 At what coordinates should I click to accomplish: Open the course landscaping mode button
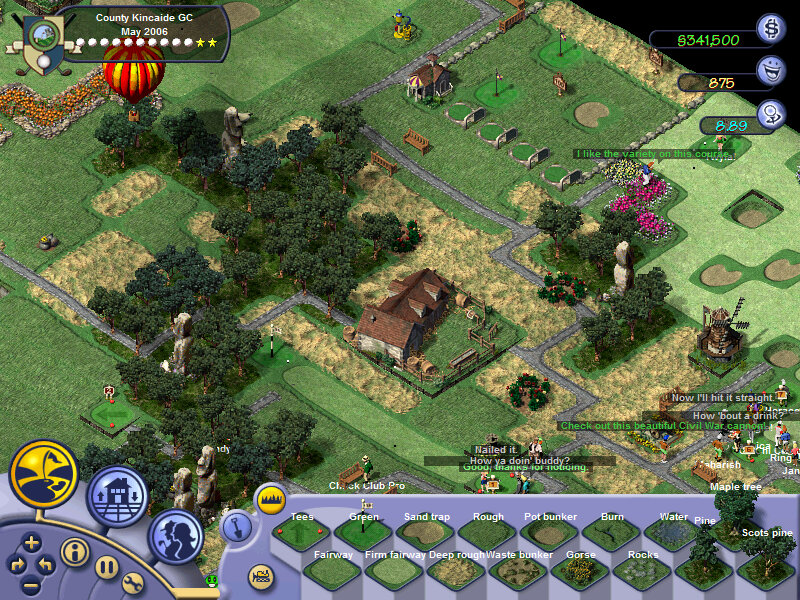[x=44, y=474]
